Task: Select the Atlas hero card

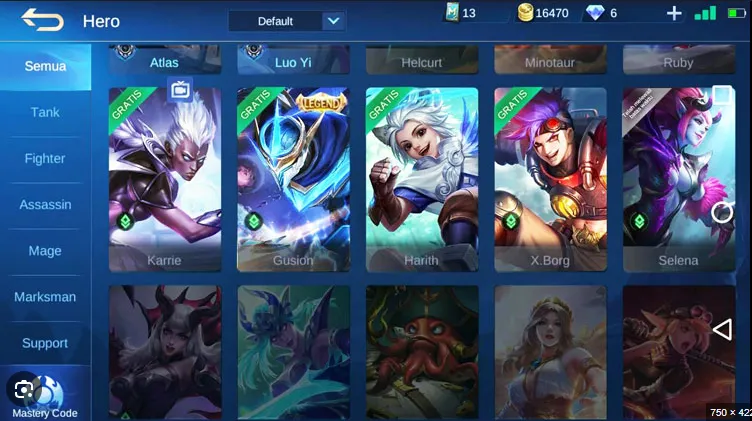Action: (x=165, y=60)
